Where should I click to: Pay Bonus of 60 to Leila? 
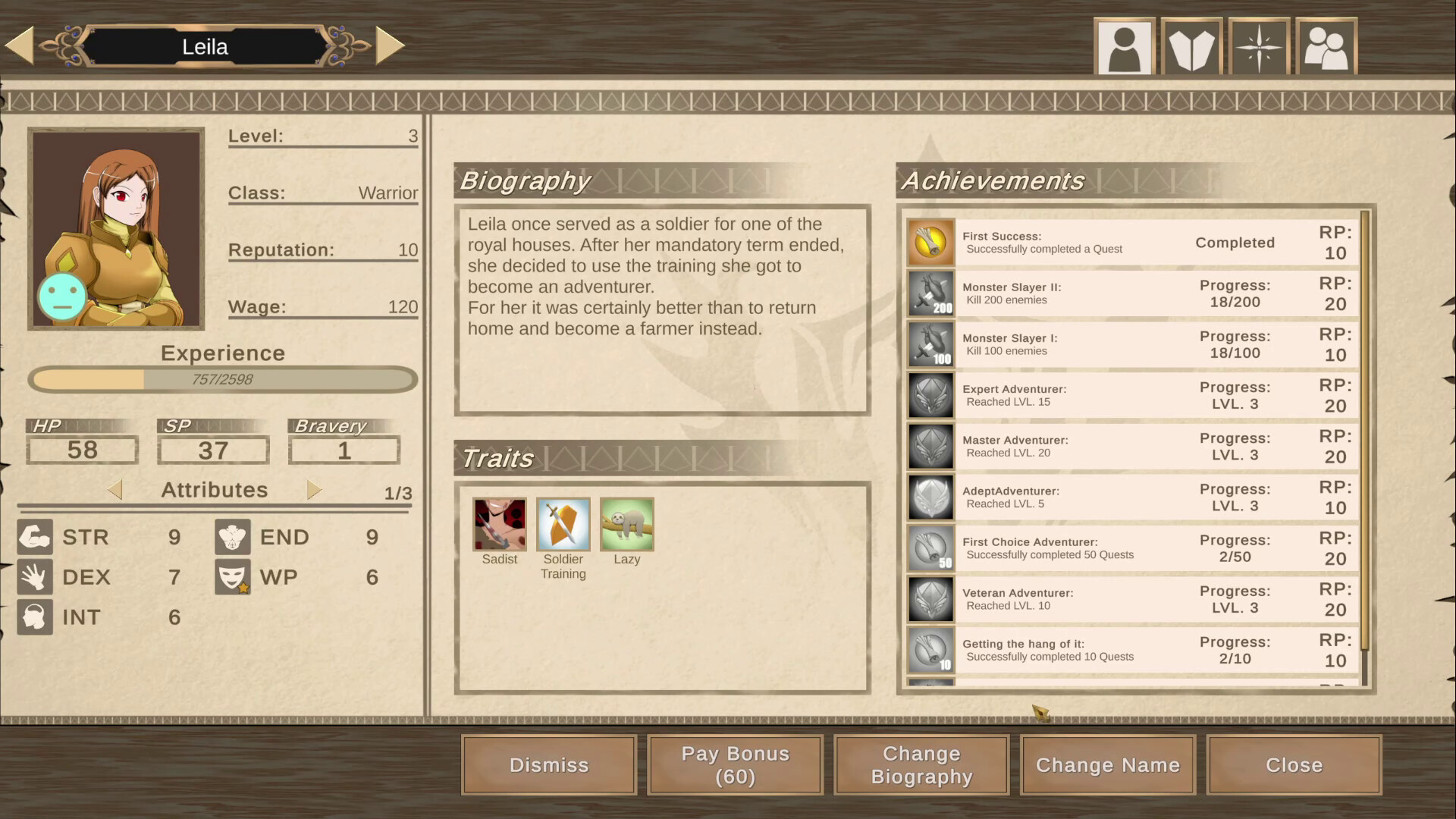pos(734,764)
